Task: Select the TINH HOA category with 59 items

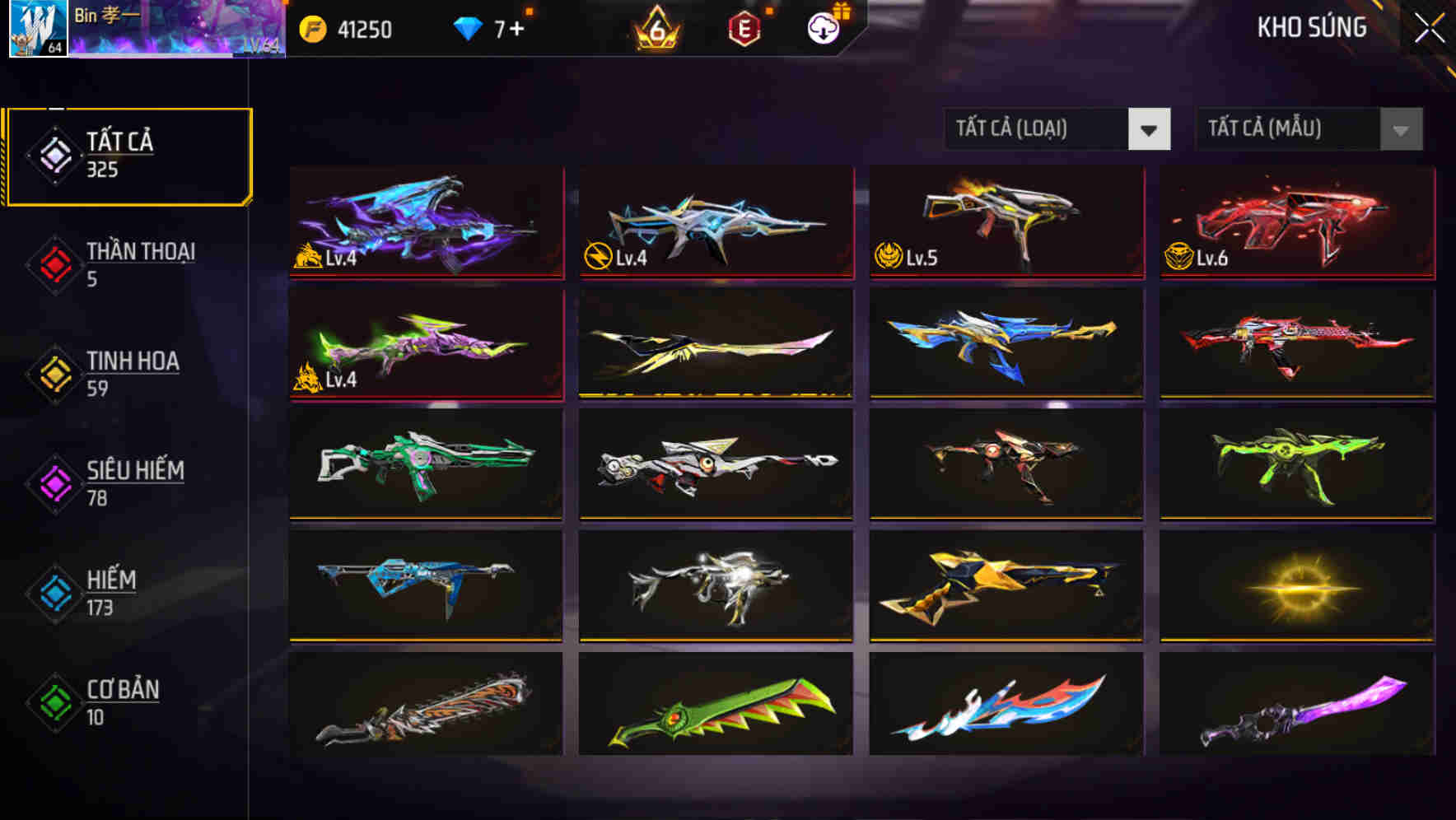Action: point(132,373)
